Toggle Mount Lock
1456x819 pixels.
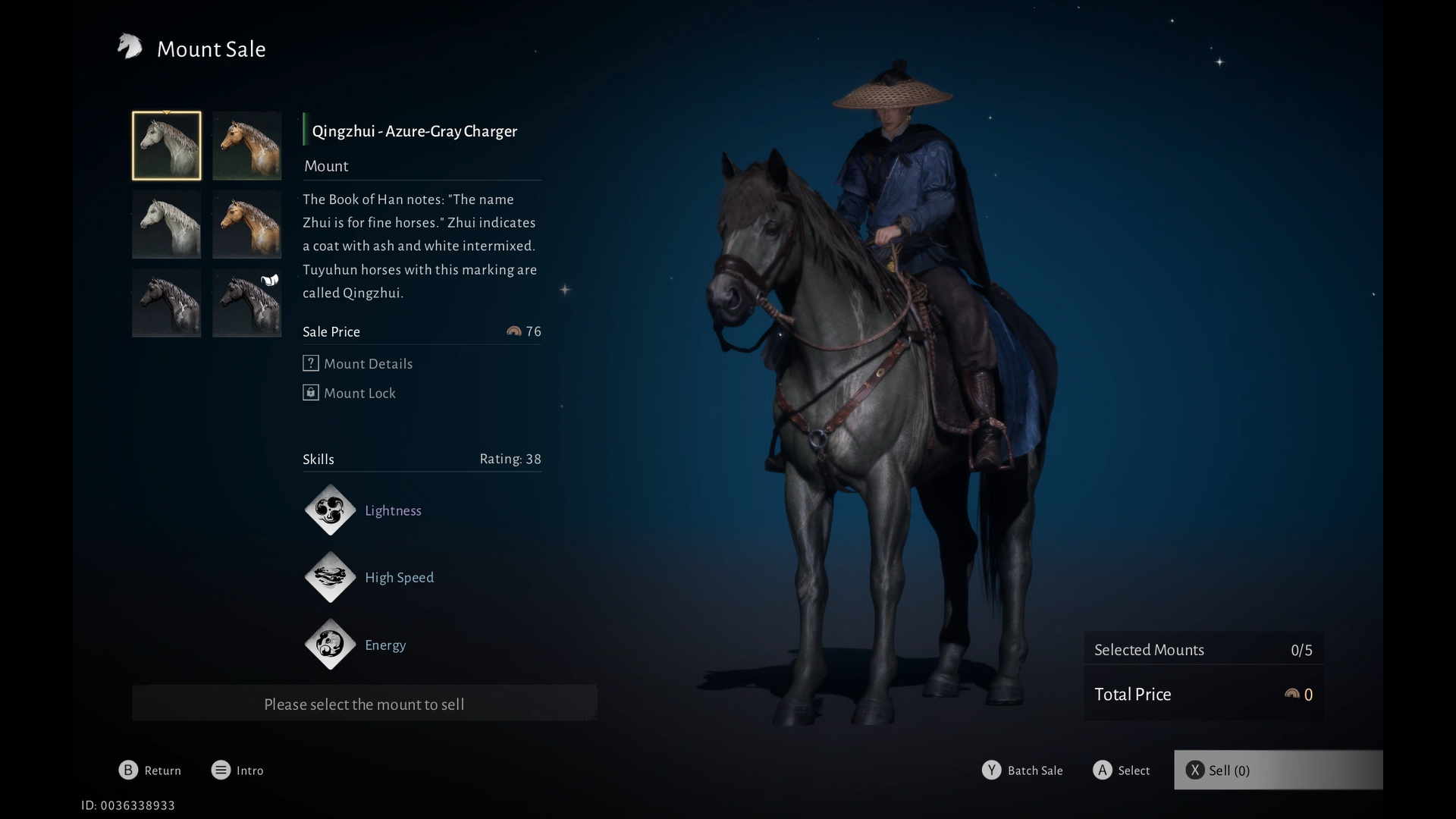click(x=349, y=393)
